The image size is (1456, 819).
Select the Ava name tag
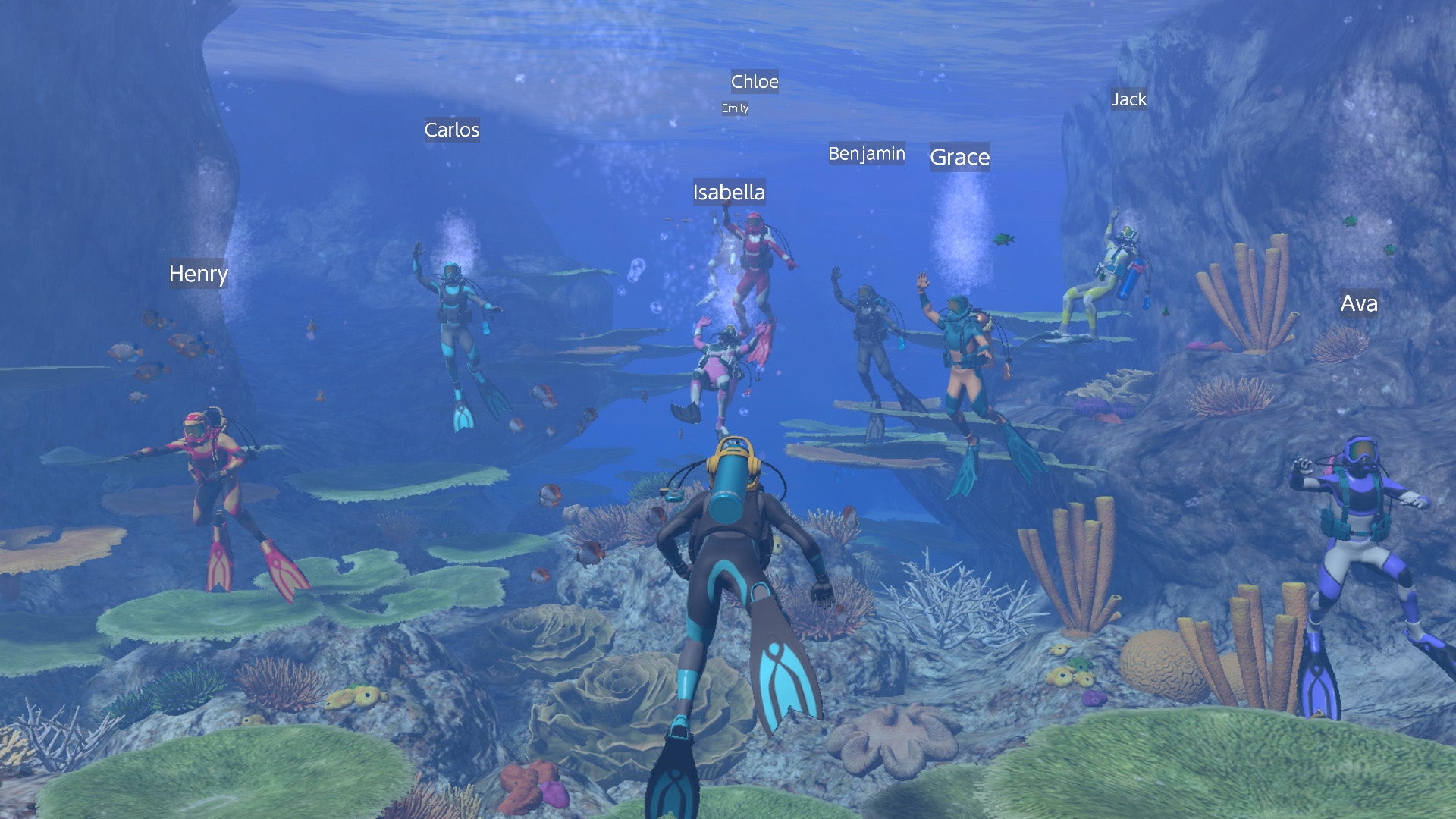point(1359,304)
